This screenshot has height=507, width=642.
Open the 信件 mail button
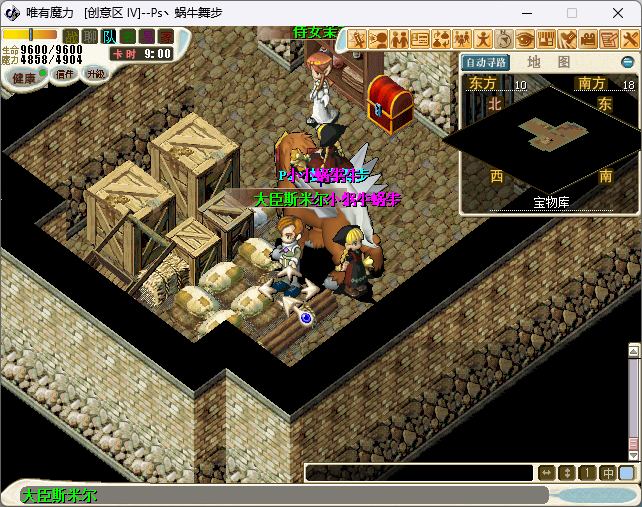coord(65,74)
